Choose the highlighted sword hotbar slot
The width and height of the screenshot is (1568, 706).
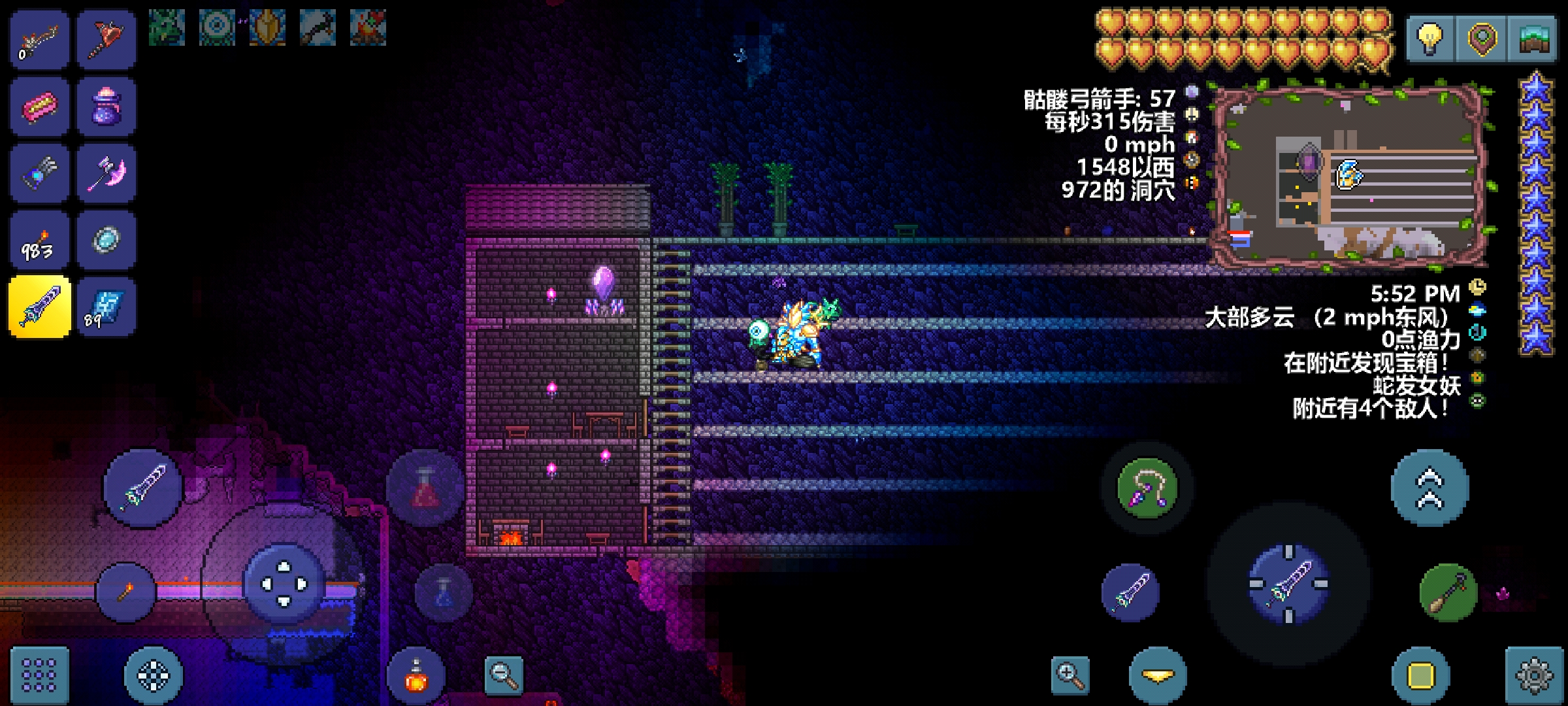(39, 307)
